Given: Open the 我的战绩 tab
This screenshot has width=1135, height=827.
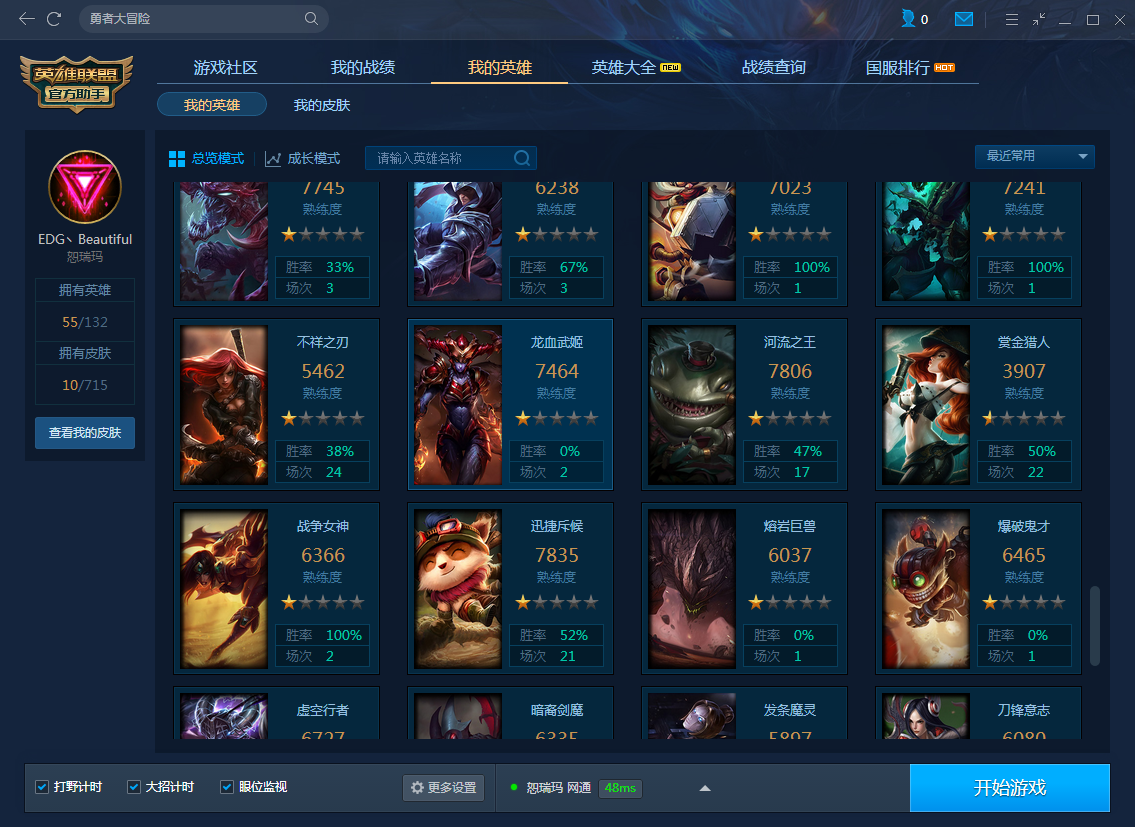Looking at the screenshot, I should pyautogui.click(x=363, y=68).
